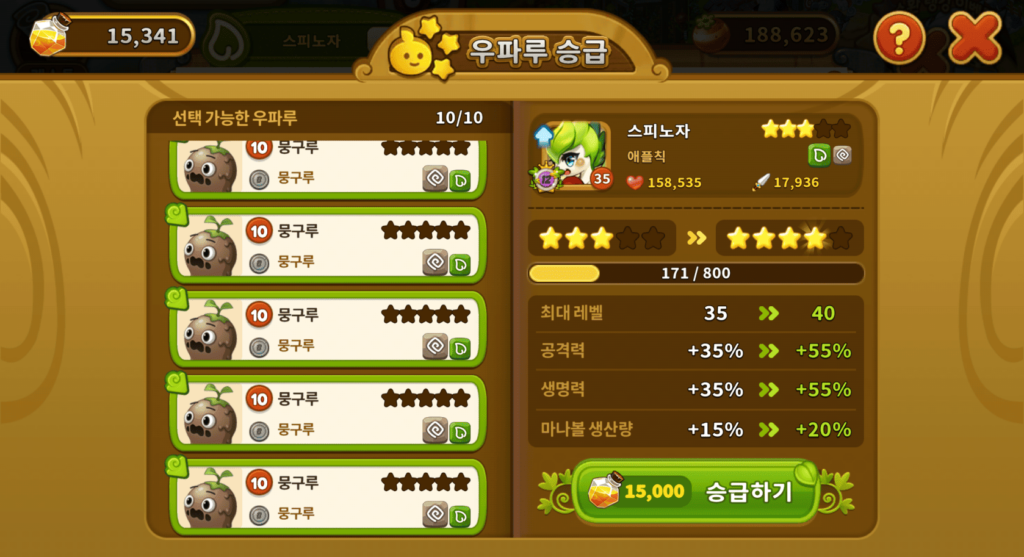
Task: Close the upgrade window with the X
Action: click(974, 39)
